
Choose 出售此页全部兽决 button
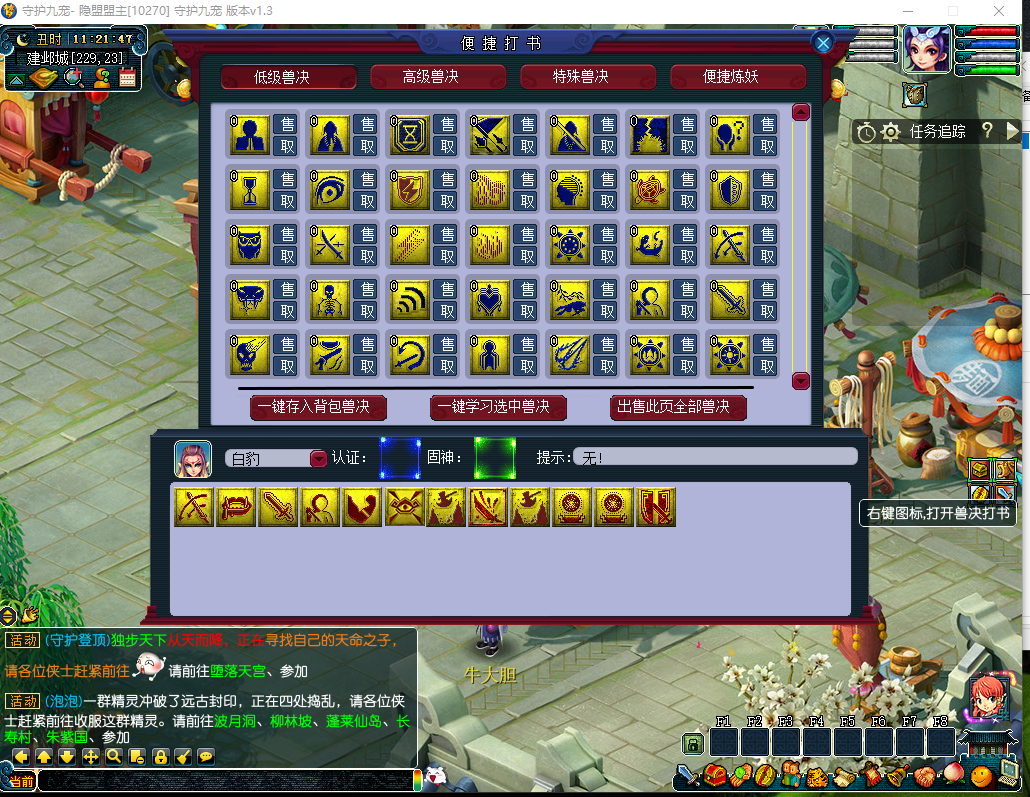pyautogui.click(x=678, y=407)
